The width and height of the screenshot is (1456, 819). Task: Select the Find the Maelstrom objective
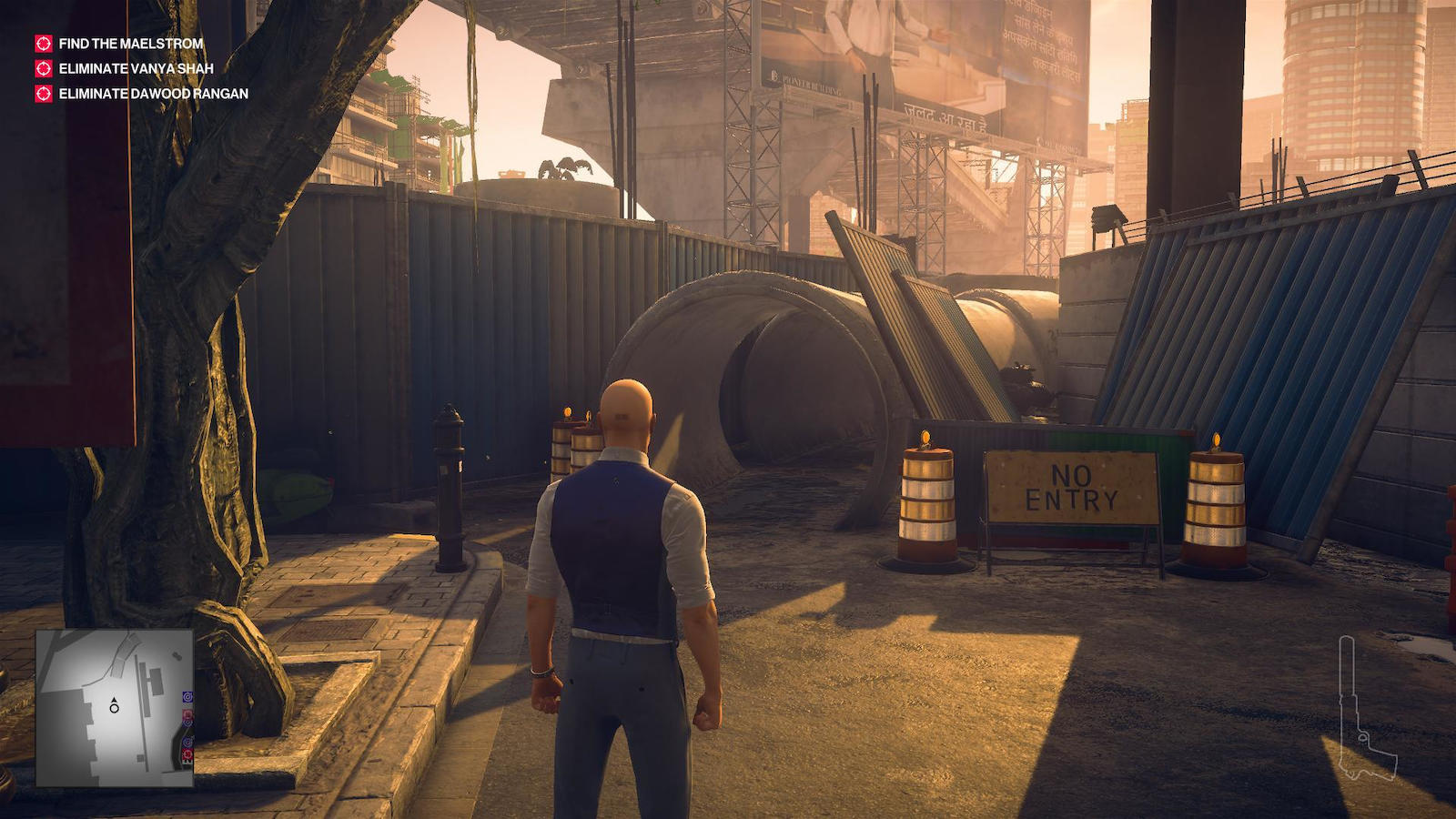coord(130,44)
